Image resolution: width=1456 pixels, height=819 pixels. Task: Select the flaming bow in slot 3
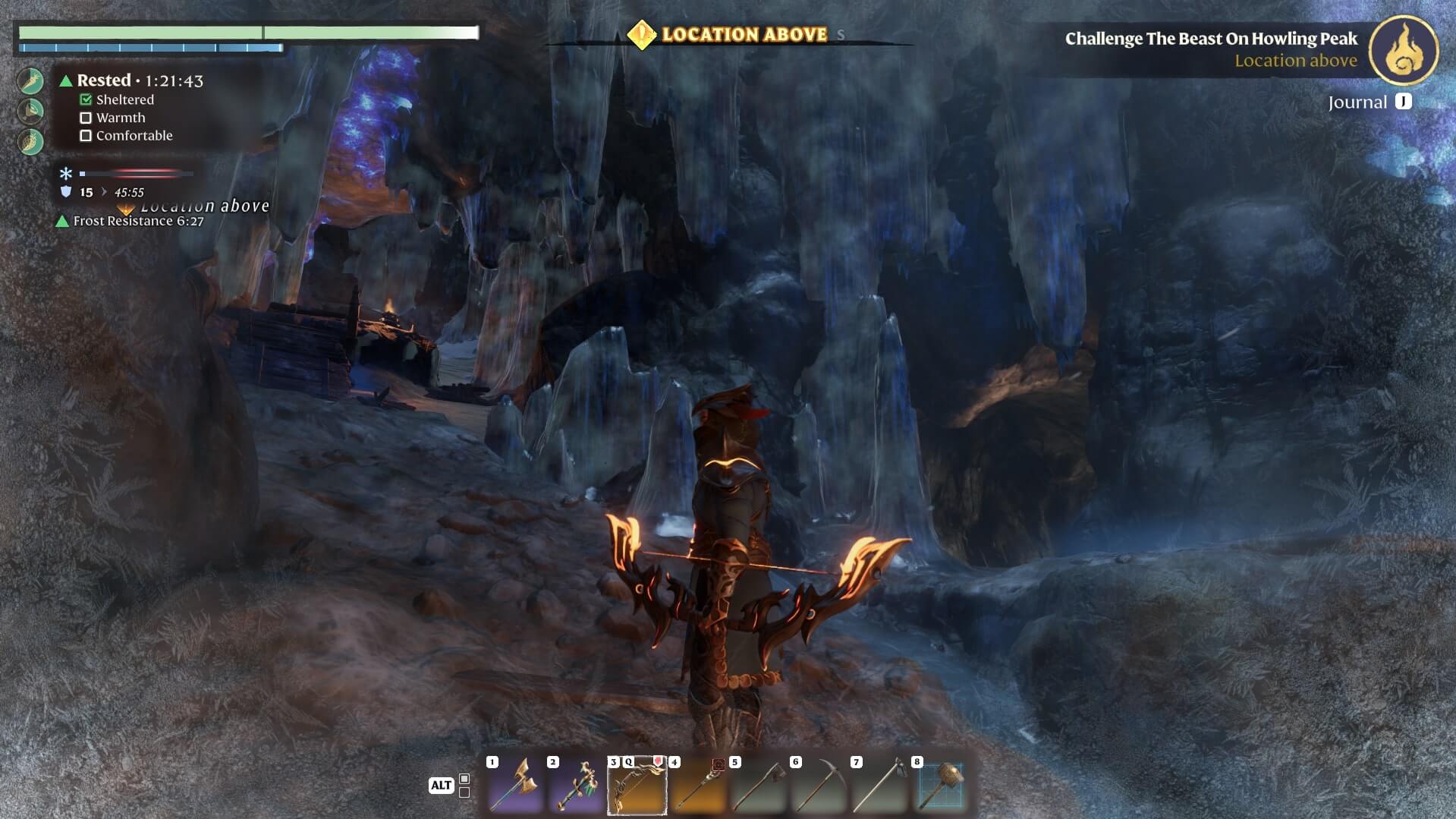[x=637, y=785]
